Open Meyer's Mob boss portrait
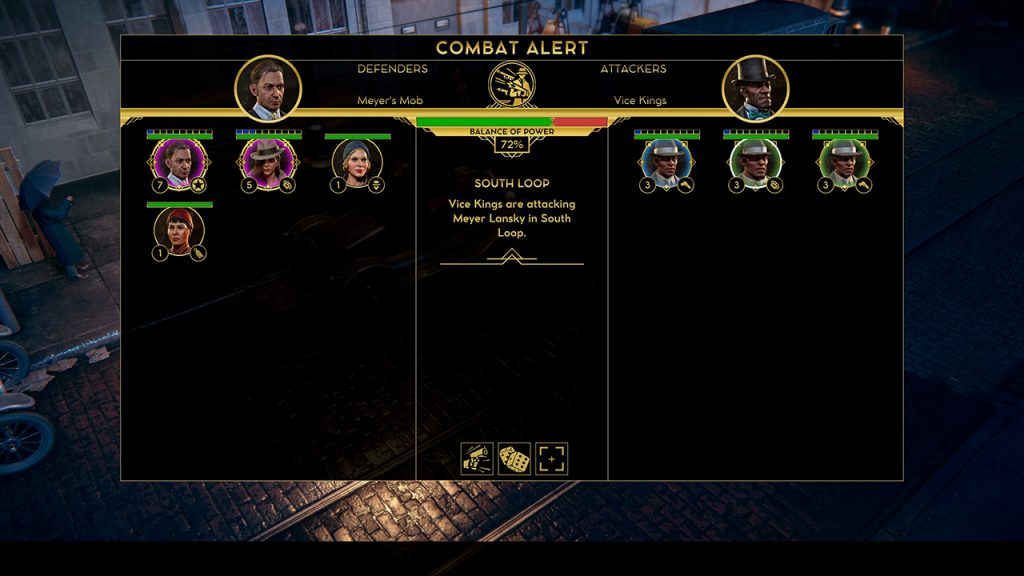Viewport: 1024px width, 576px height. [267, 88]
